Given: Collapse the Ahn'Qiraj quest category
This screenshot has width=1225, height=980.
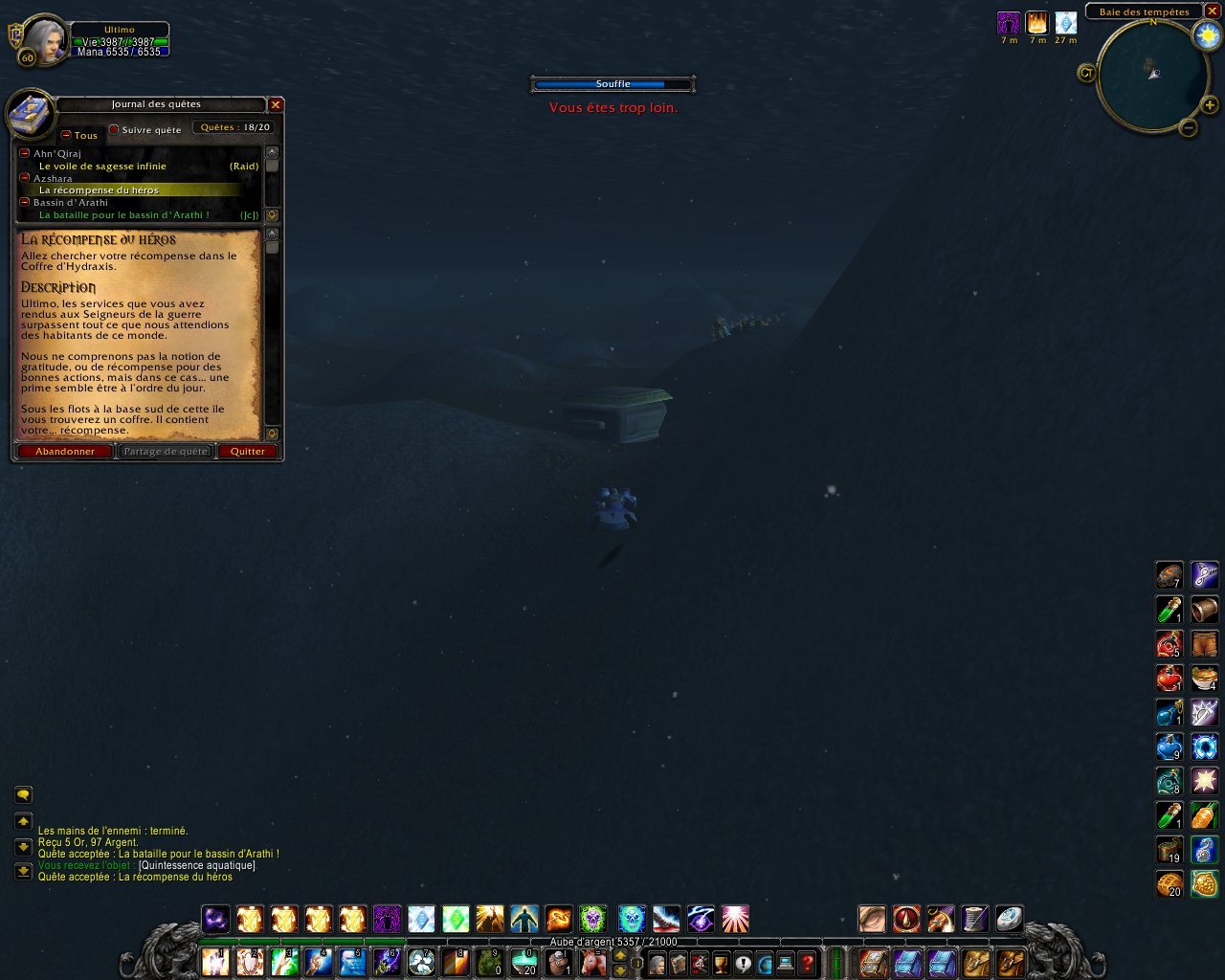Looking at the screenshot, I should pos(25,153).
